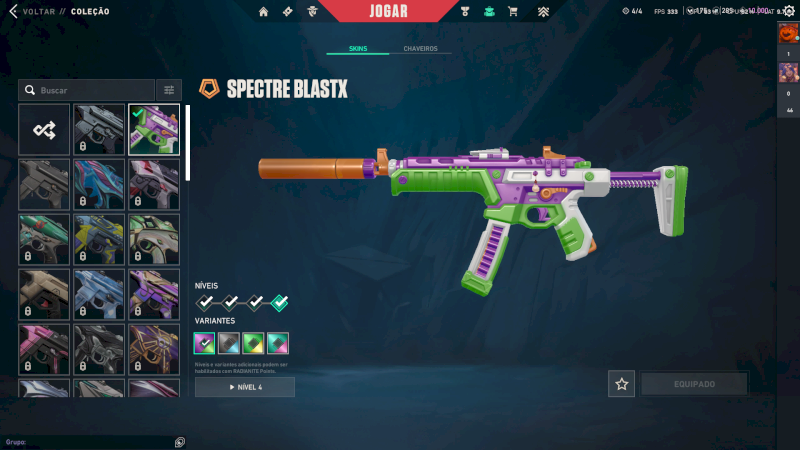Play the Nível 4 preview video

click(x=245, y=387)
